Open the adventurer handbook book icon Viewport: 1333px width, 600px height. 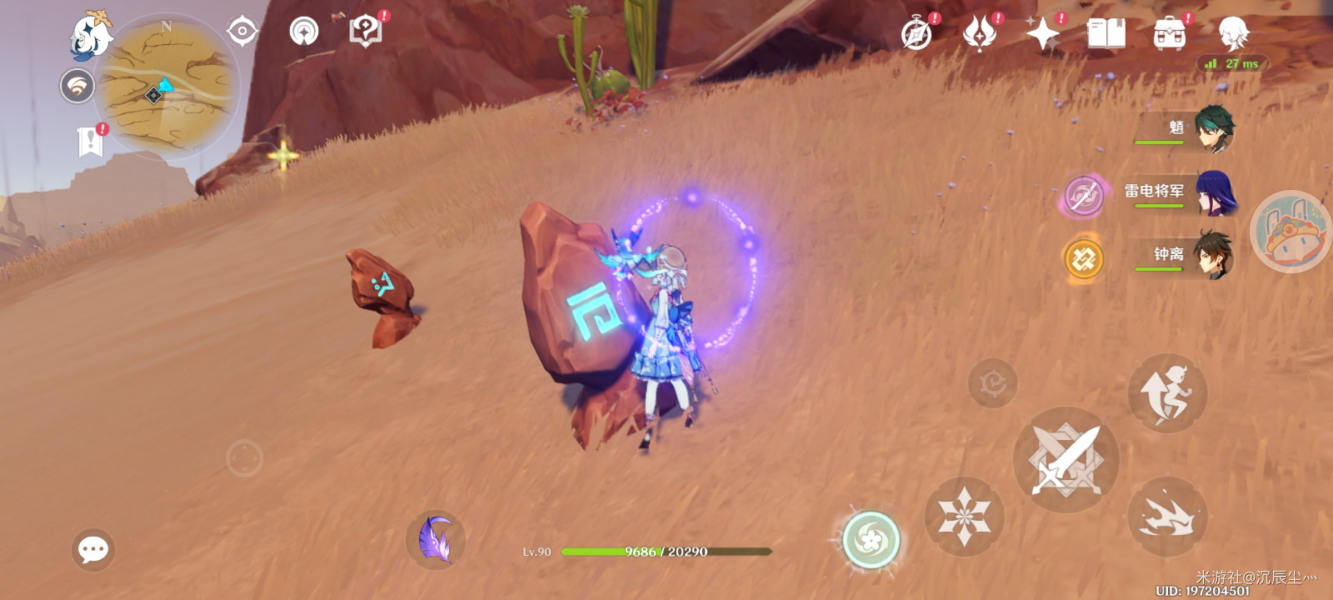click(1106, 34)
